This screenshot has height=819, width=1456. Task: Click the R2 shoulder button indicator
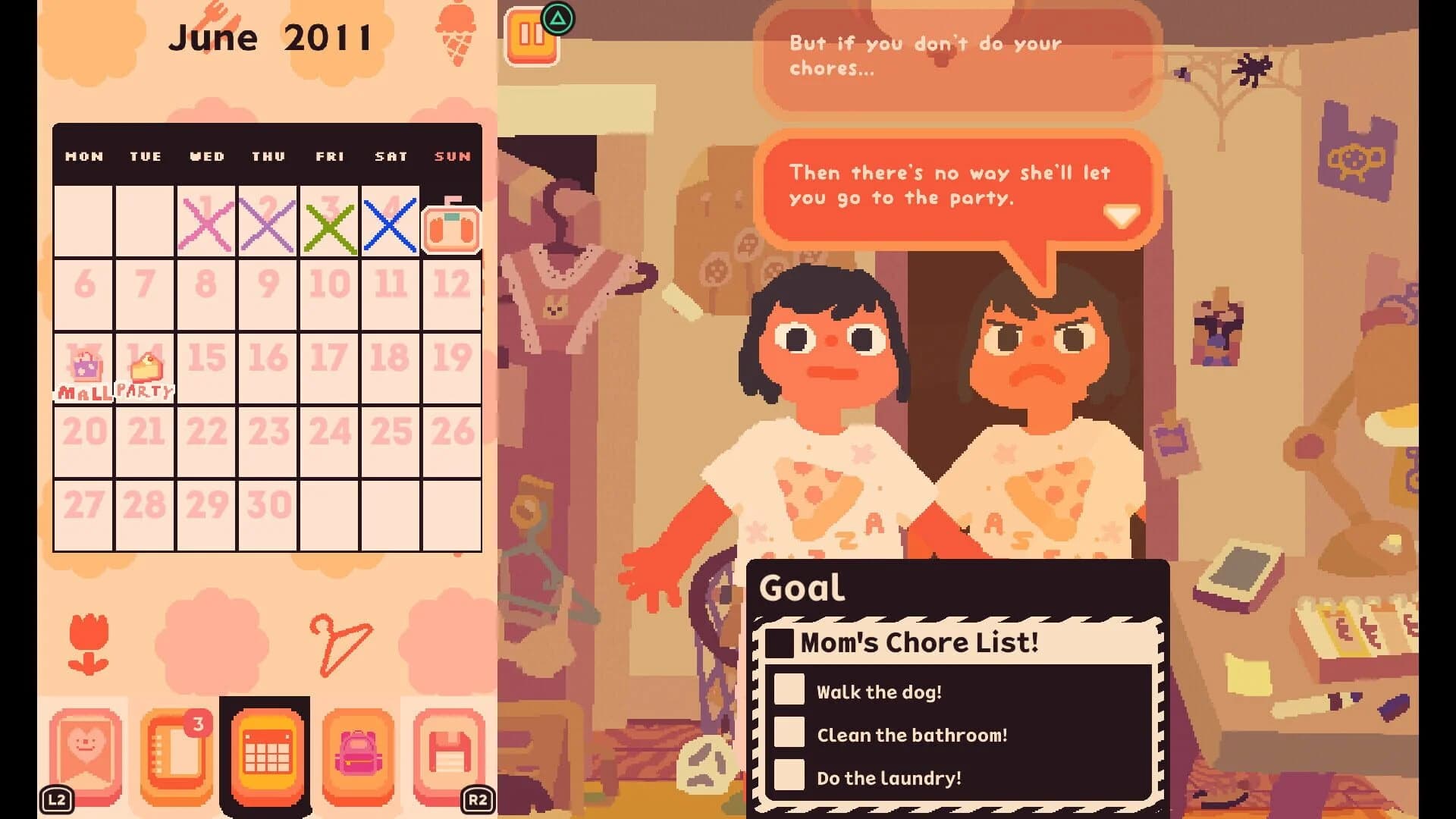pos(478,798)
